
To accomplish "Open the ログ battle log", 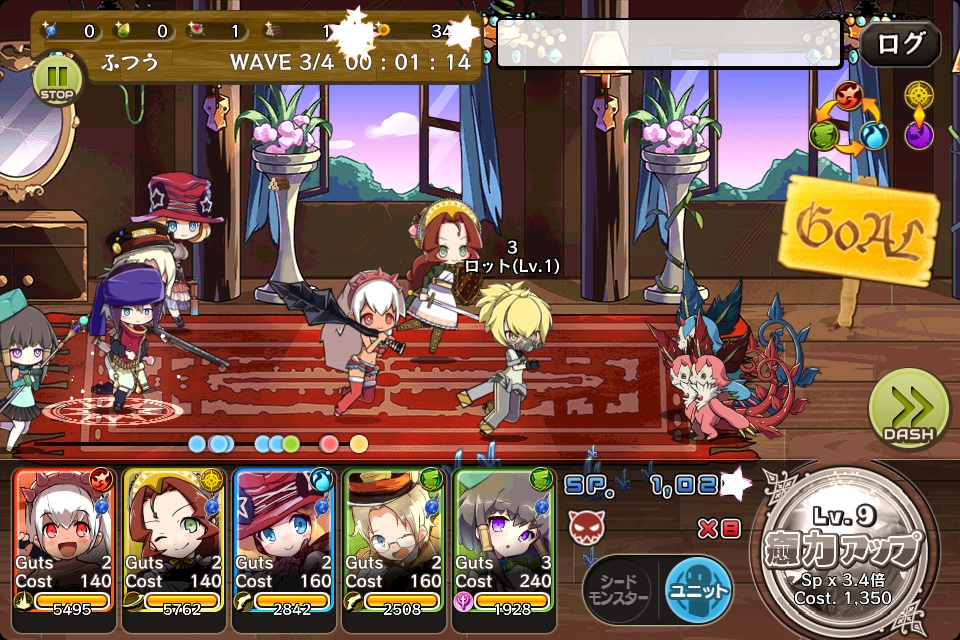I will (900, 45).
